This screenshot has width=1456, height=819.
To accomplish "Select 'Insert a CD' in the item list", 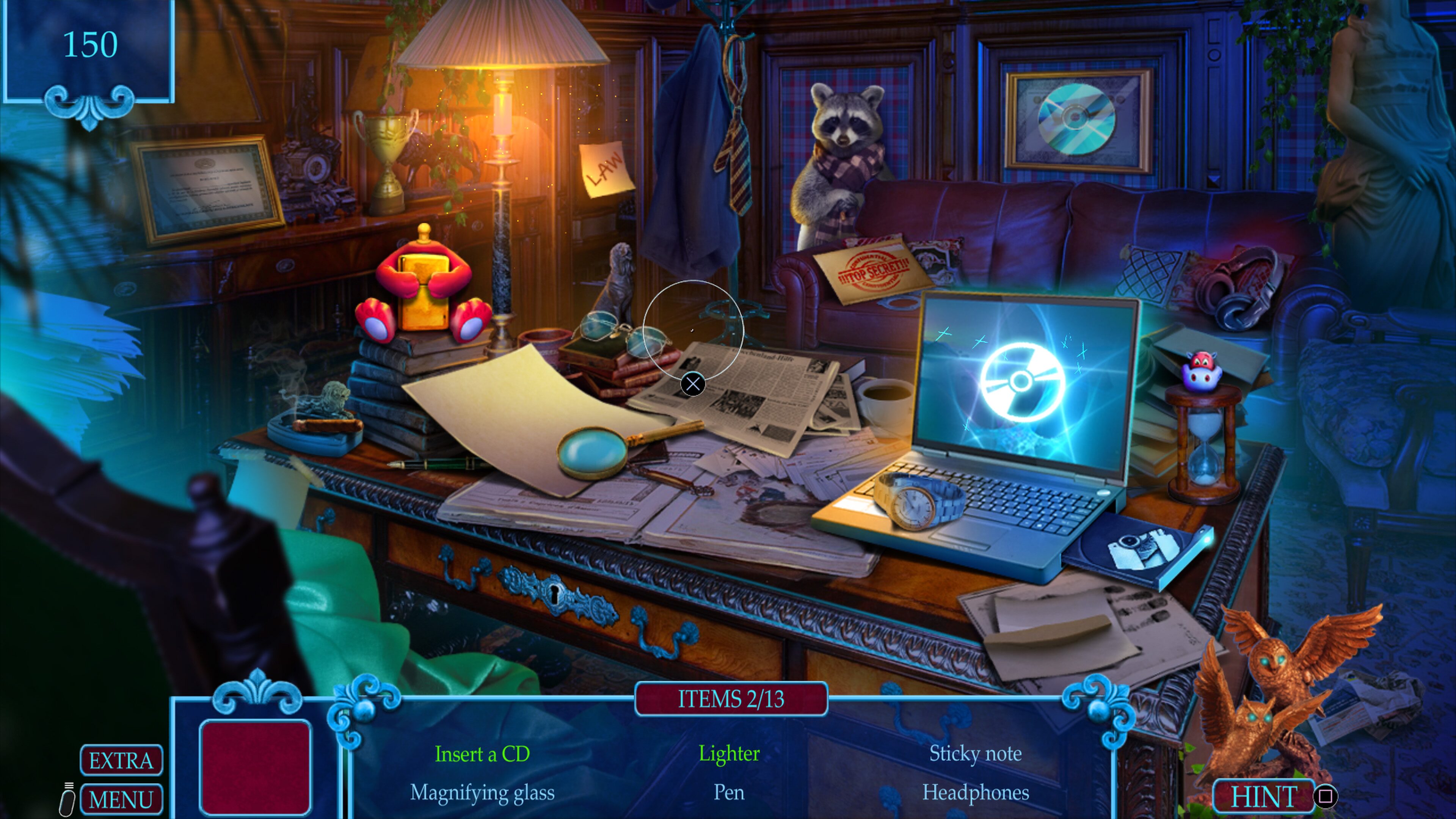I will click(x=482, y=754).
